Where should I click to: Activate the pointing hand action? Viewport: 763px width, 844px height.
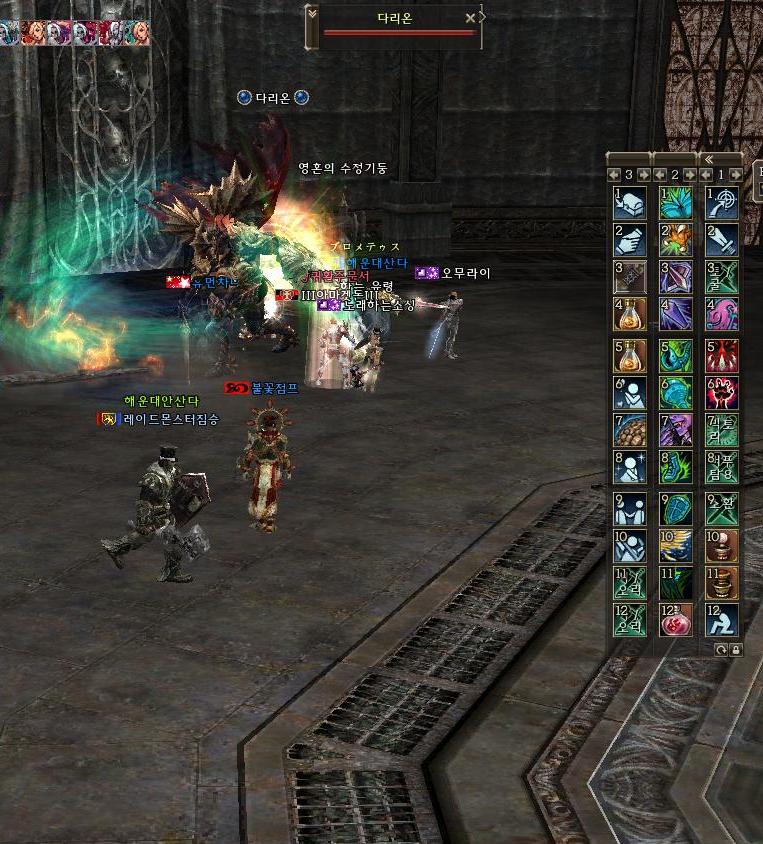click(630, 239)
